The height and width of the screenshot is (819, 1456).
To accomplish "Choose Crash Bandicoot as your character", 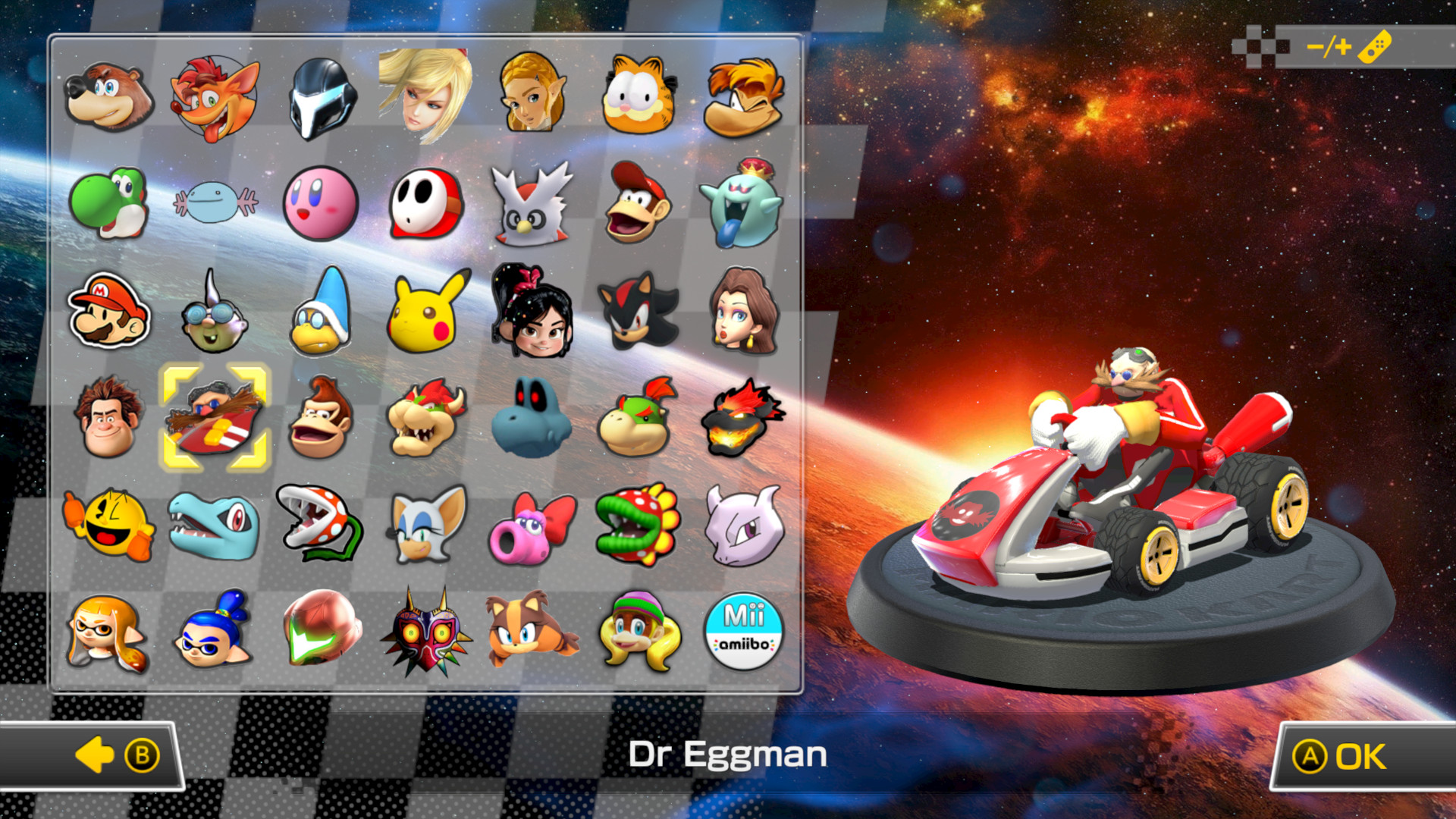I will (215, 97).
